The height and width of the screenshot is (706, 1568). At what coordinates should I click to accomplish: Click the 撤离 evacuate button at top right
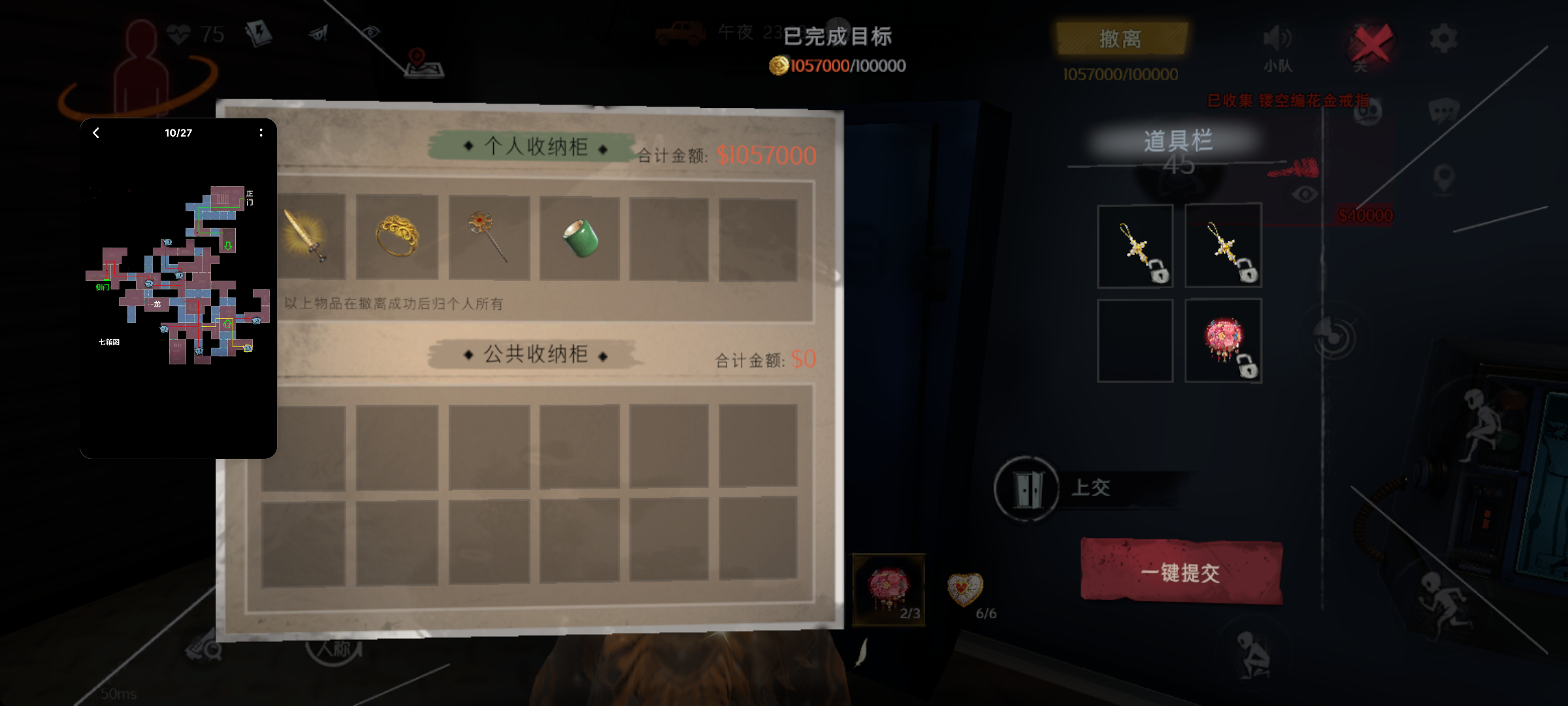click(x=1122, y=39)
